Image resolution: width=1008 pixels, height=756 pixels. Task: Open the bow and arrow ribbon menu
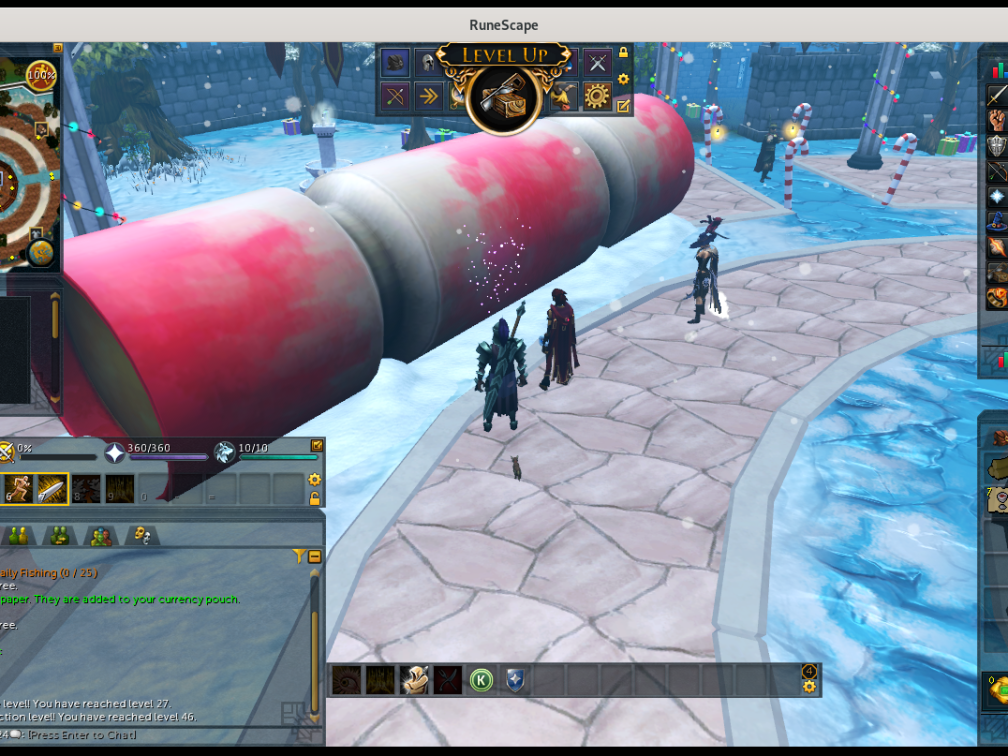click(396, 96)
